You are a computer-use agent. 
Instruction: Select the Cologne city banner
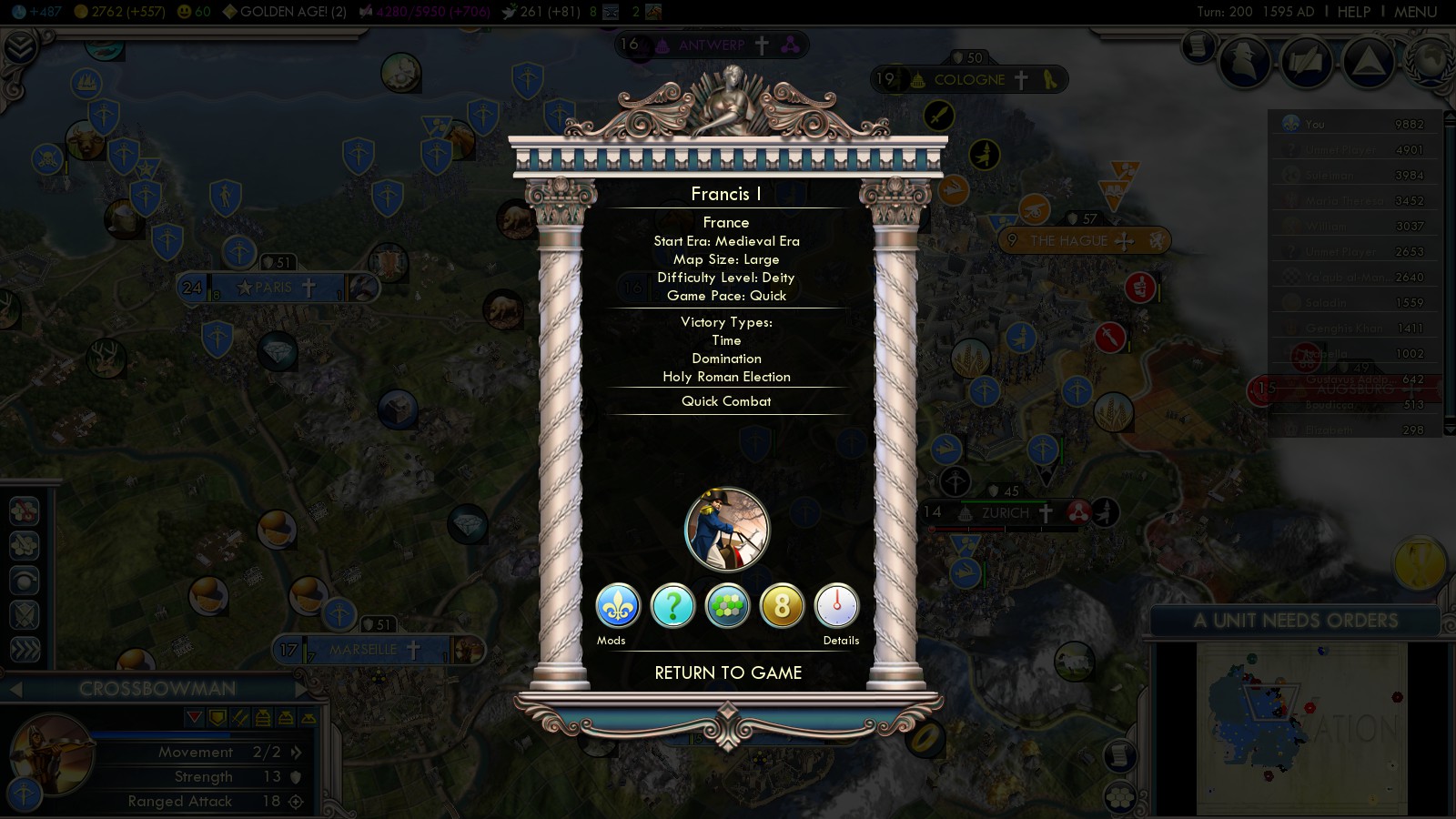(x=969, y=80)
